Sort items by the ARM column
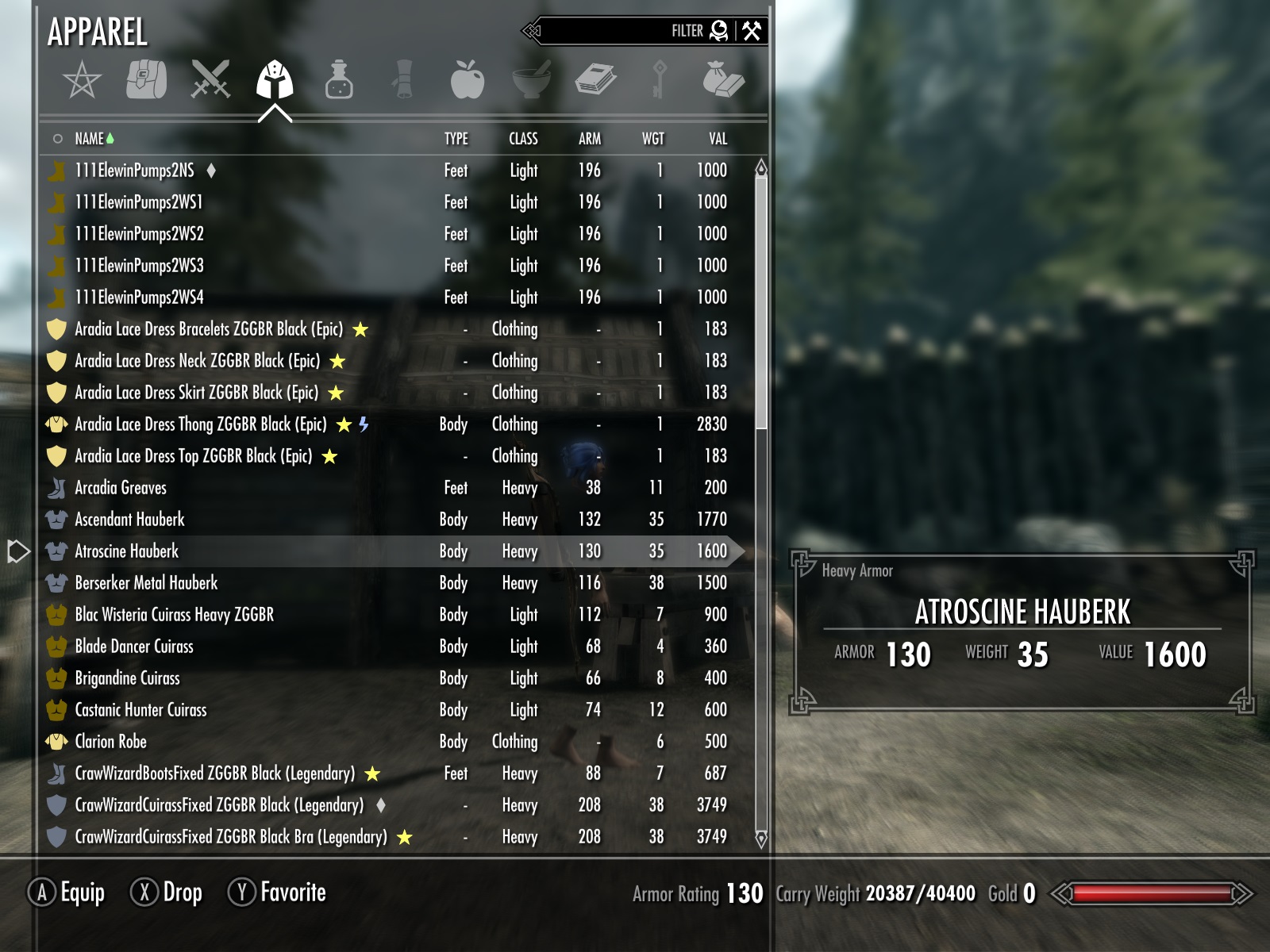 point(587,138)
